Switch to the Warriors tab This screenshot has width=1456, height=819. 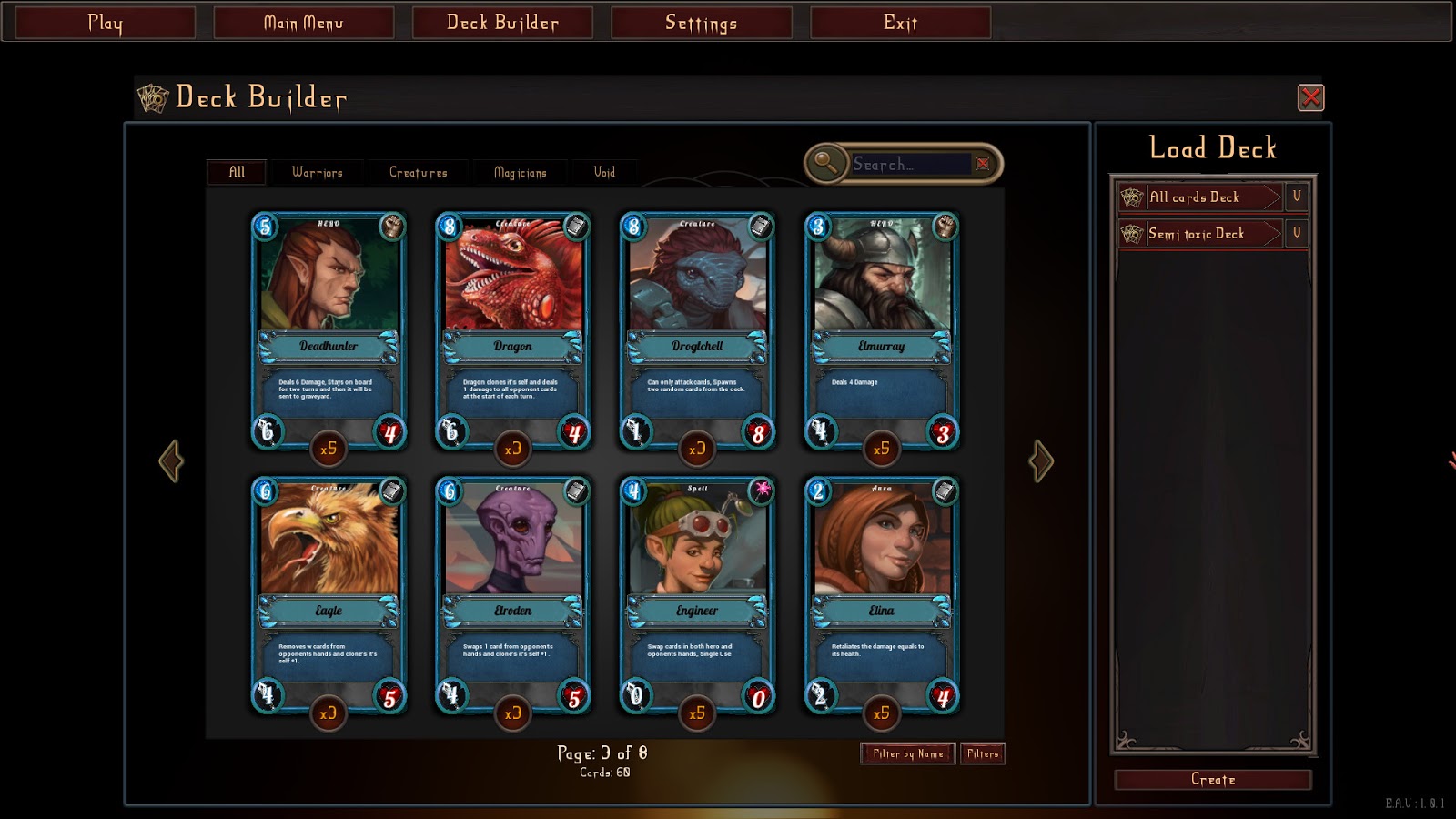tap(316, 172)
